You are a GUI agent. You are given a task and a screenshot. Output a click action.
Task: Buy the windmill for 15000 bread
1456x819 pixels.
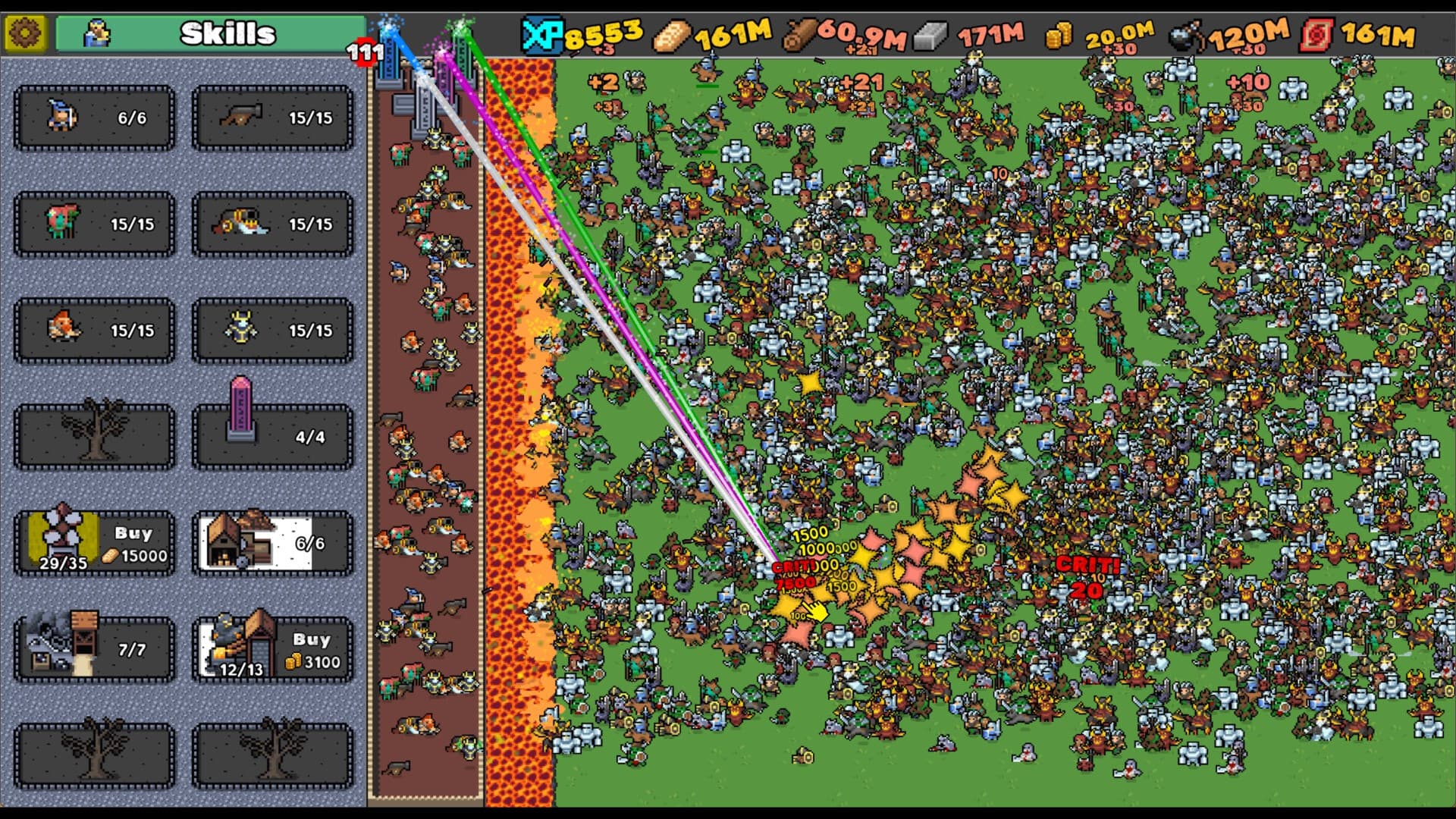pyautogui.click(x=93, y=543)
